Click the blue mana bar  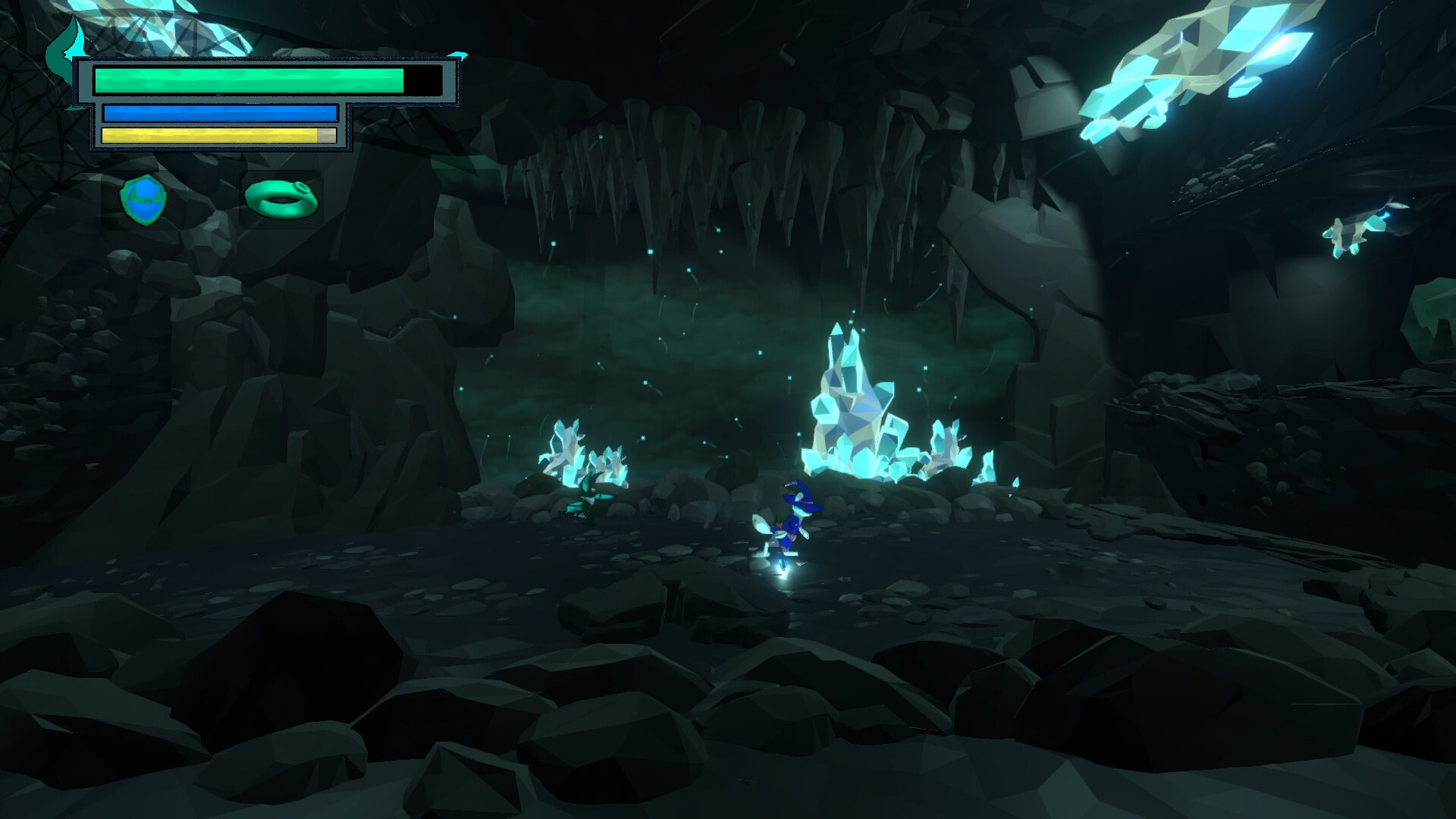(220, 111)
